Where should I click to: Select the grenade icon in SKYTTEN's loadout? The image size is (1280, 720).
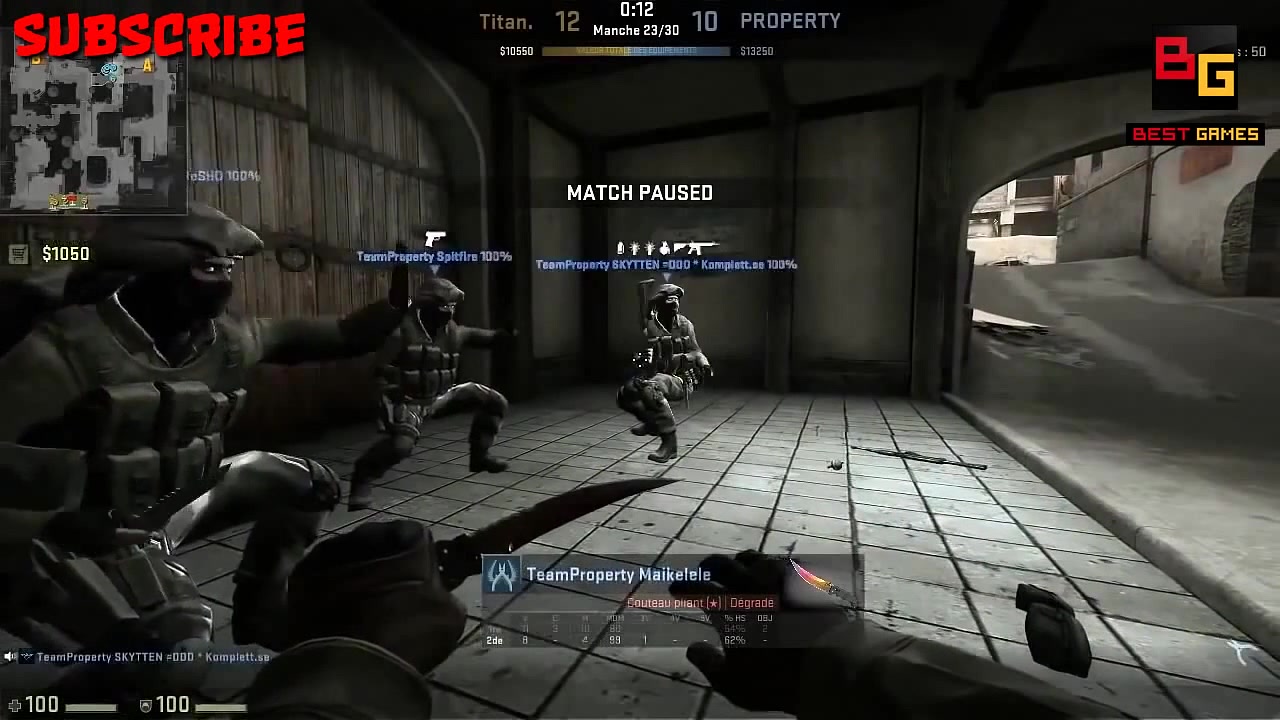pyautogui.click(x=664, y=246)
